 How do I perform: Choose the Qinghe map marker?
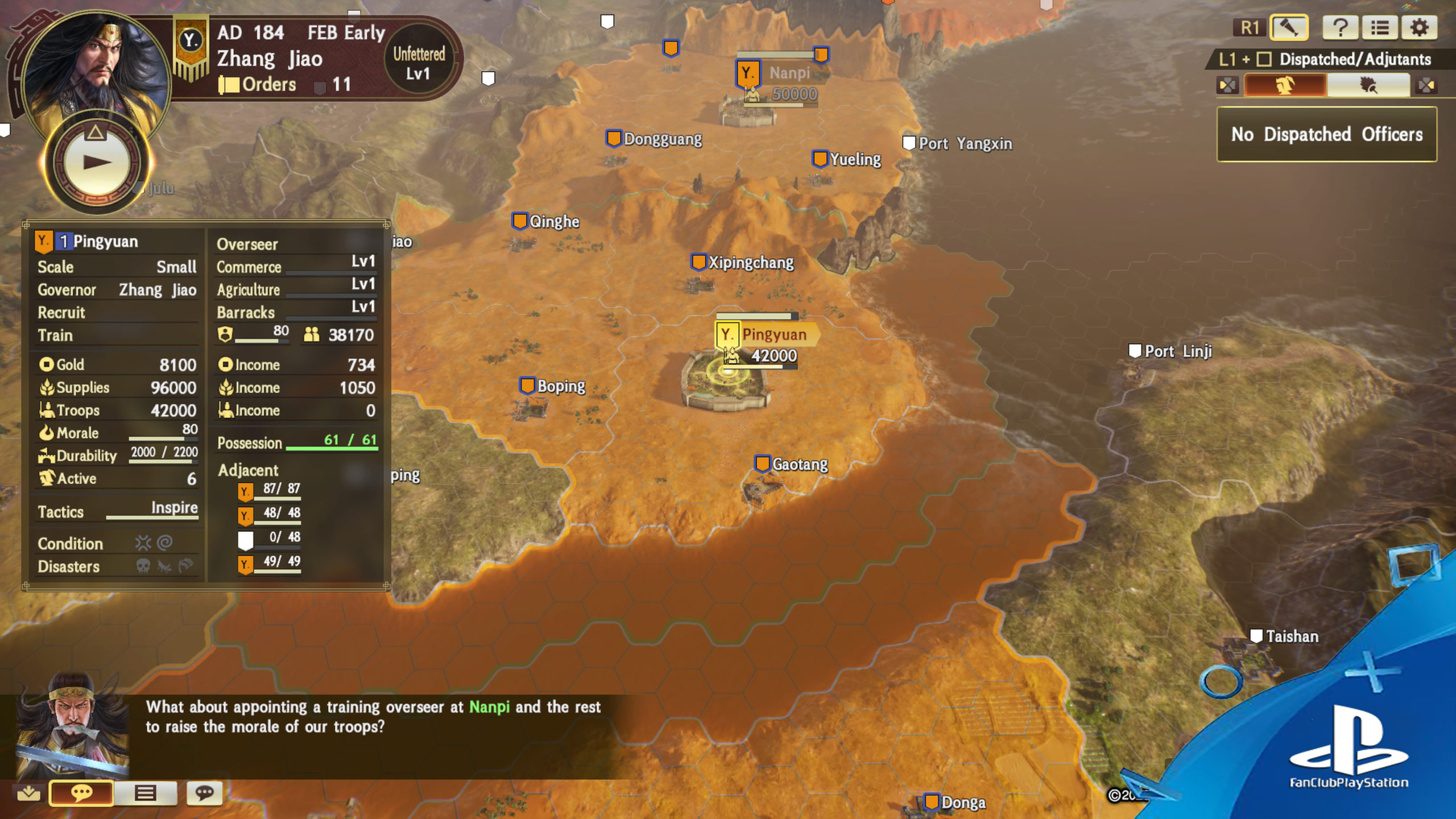click(519, 221)
